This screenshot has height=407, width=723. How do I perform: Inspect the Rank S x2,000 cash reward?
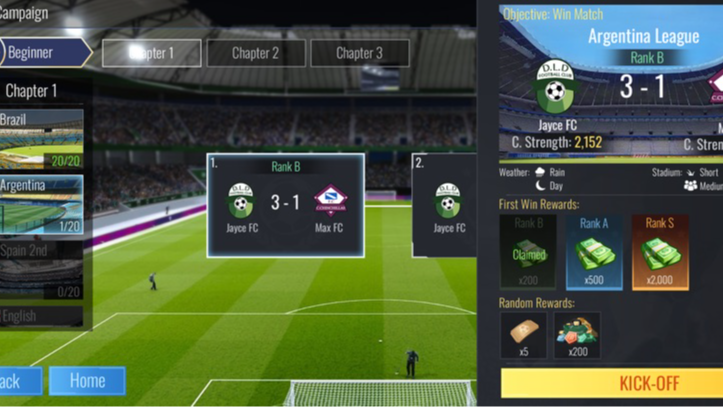tap(659, 252)
